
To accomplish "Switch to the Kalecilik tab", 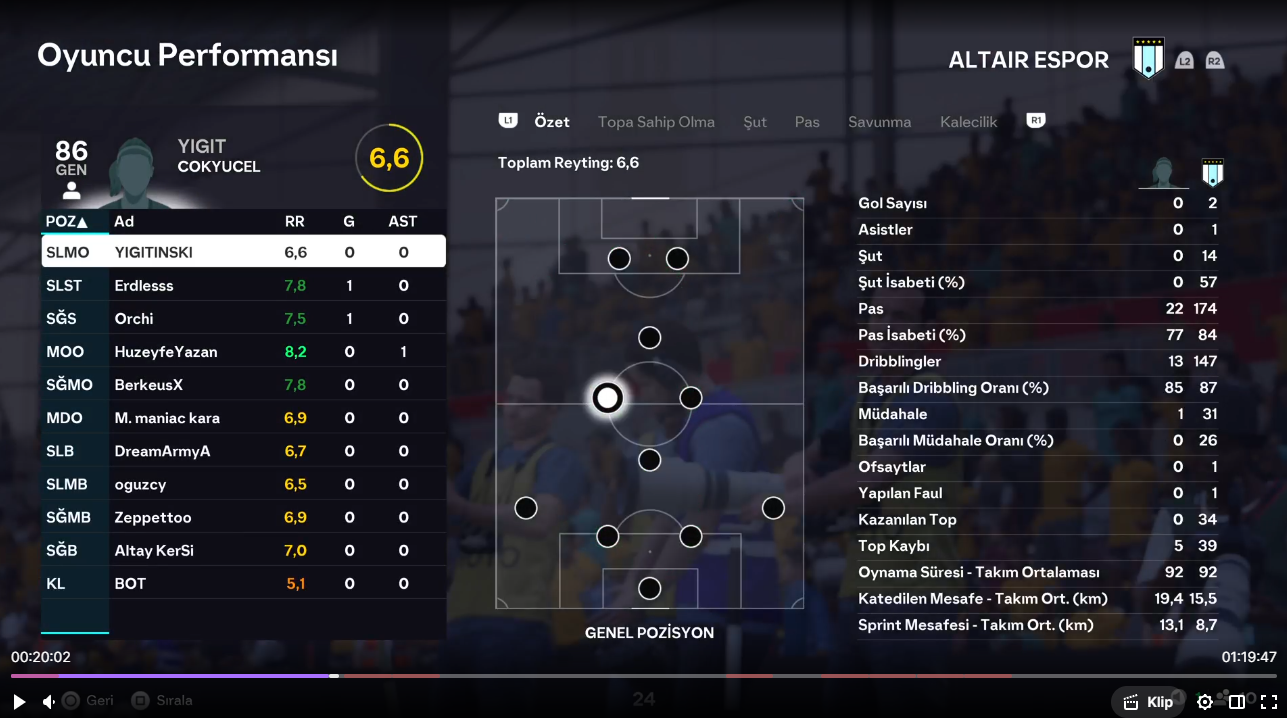I will coord(968,122).
